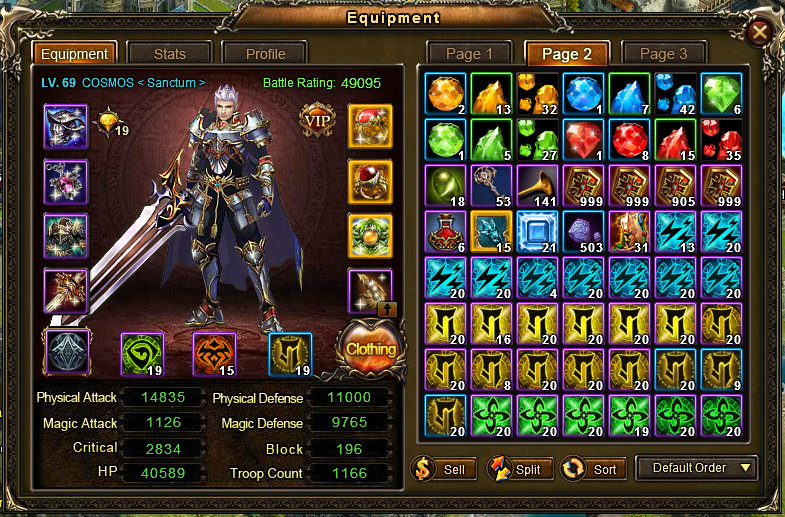Viewport: 785px width, 517px height.
Task: Select the orange rune slot with 15
Action: point(214,353)
